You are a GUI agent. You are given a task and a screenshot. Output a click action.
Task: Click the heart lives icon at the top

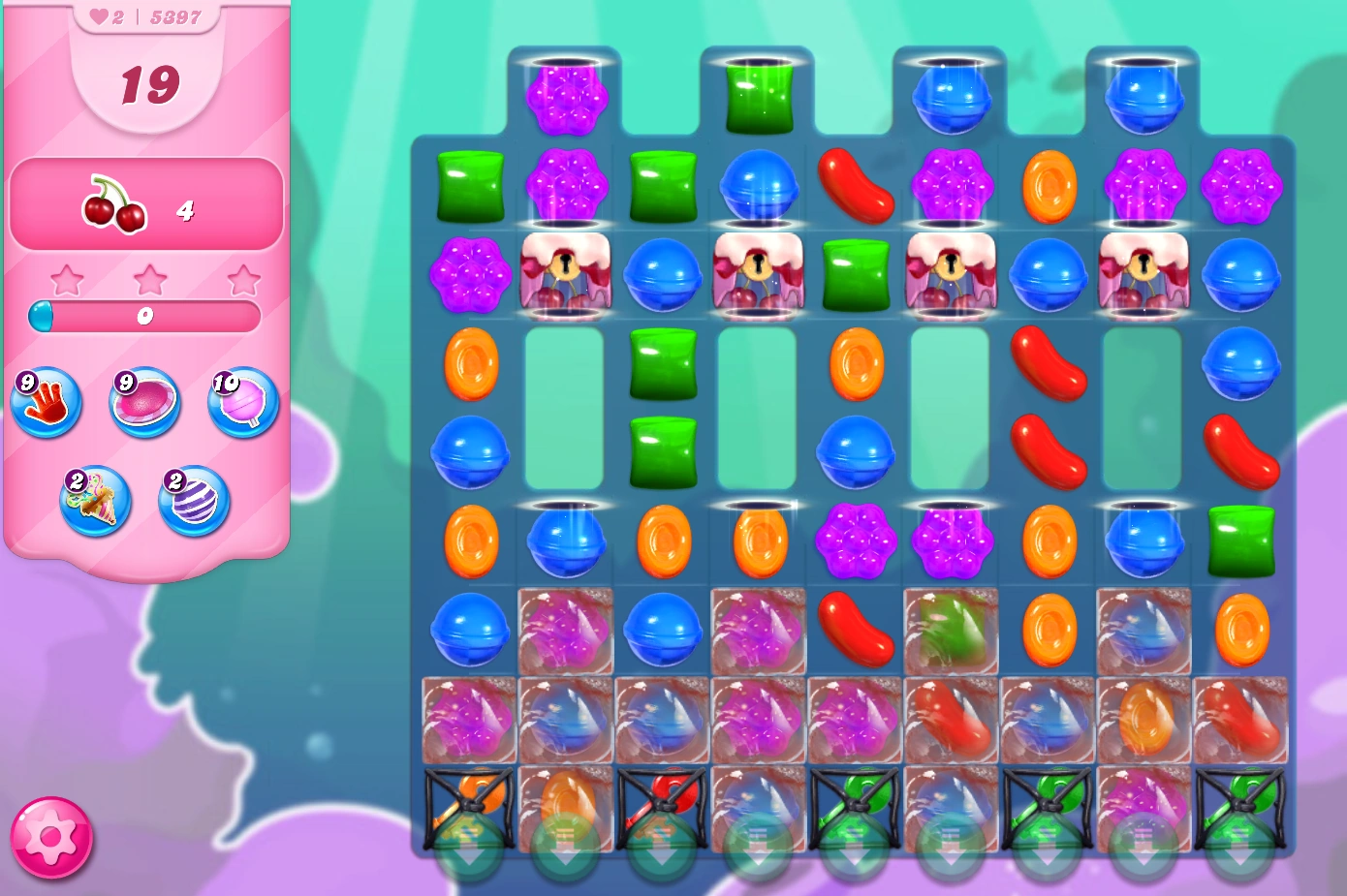point(99,15)
